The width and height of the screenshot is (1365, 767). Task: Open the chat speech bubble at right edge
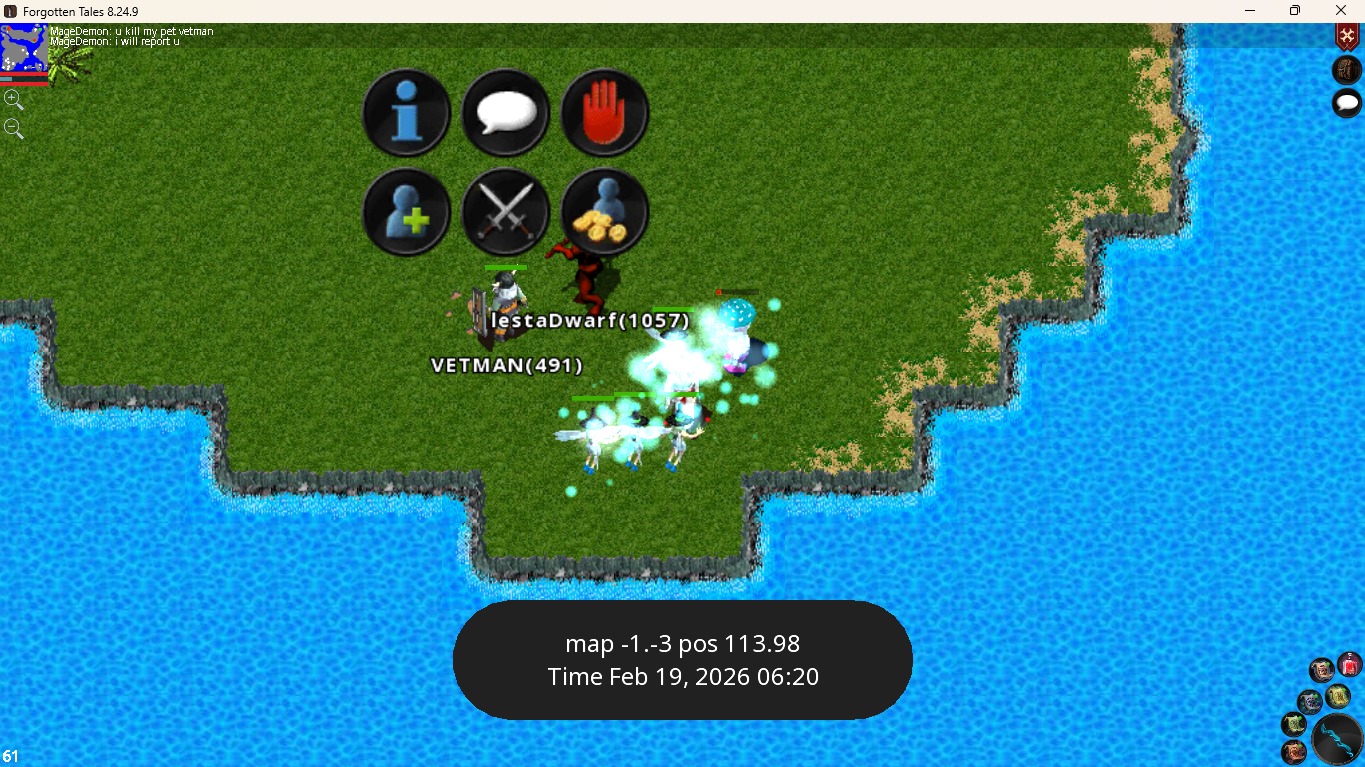(1347, 102)
